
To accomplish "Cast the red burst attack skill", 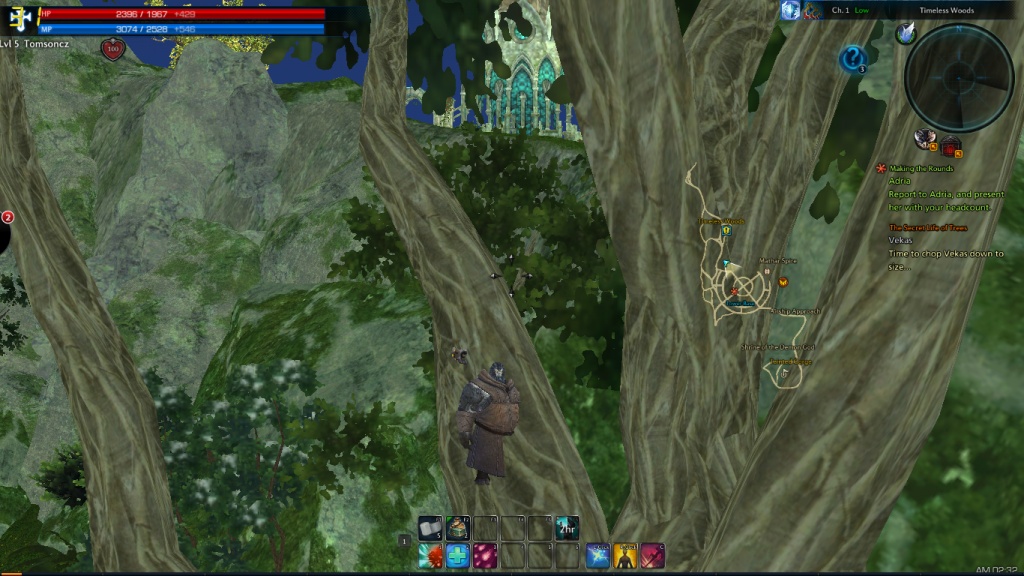I will pyautogui.click(x=431, y=555).
